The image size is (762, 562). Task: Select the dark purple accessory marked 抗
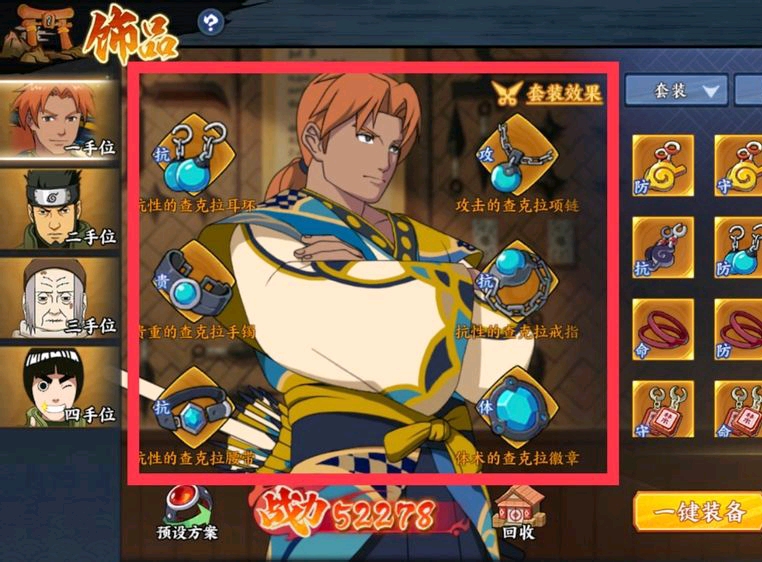click(x=662, y=248)
